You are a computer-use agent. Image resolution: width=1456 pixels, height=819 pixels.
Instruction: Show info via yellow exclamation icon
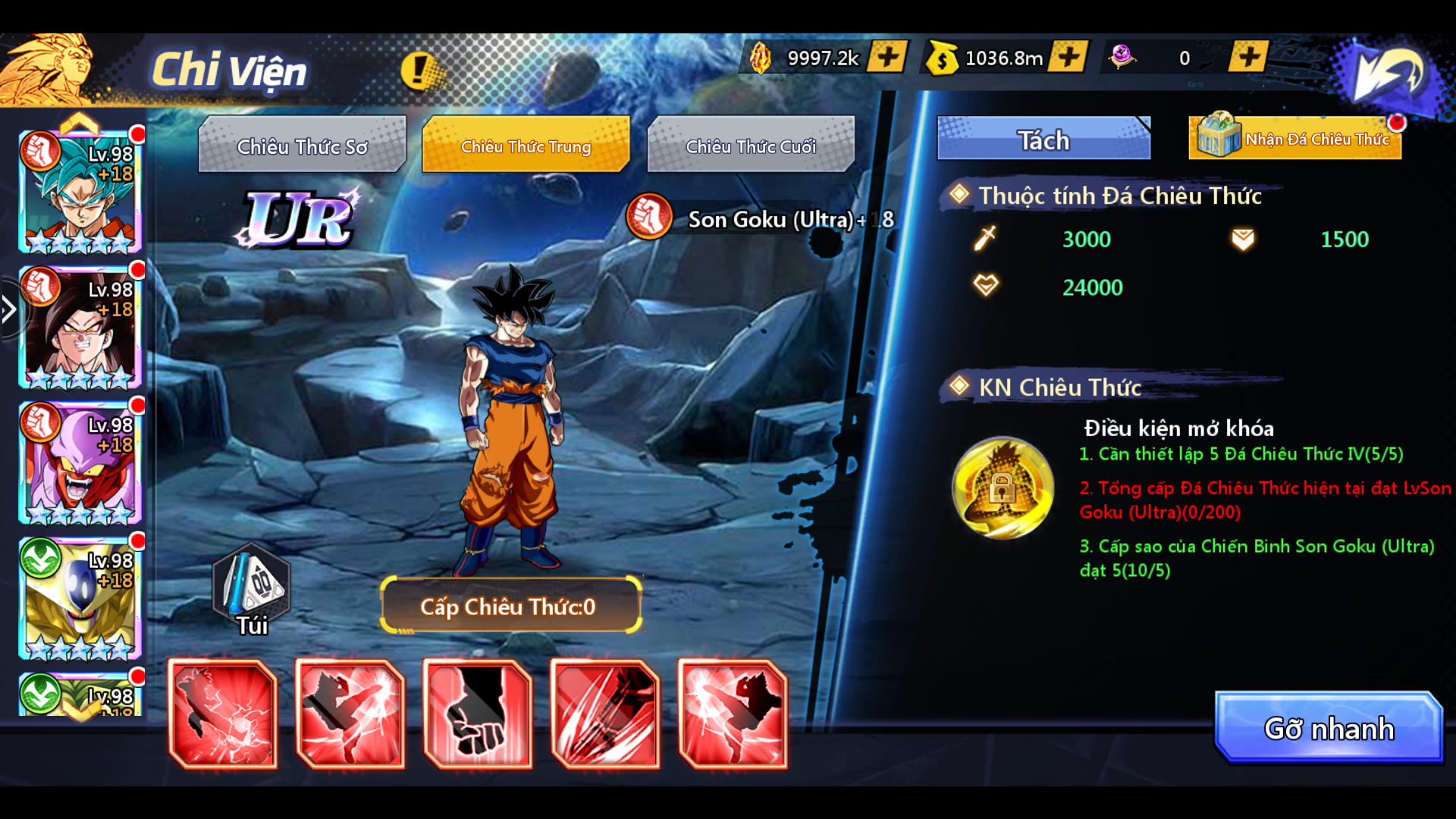click(418, 71)
